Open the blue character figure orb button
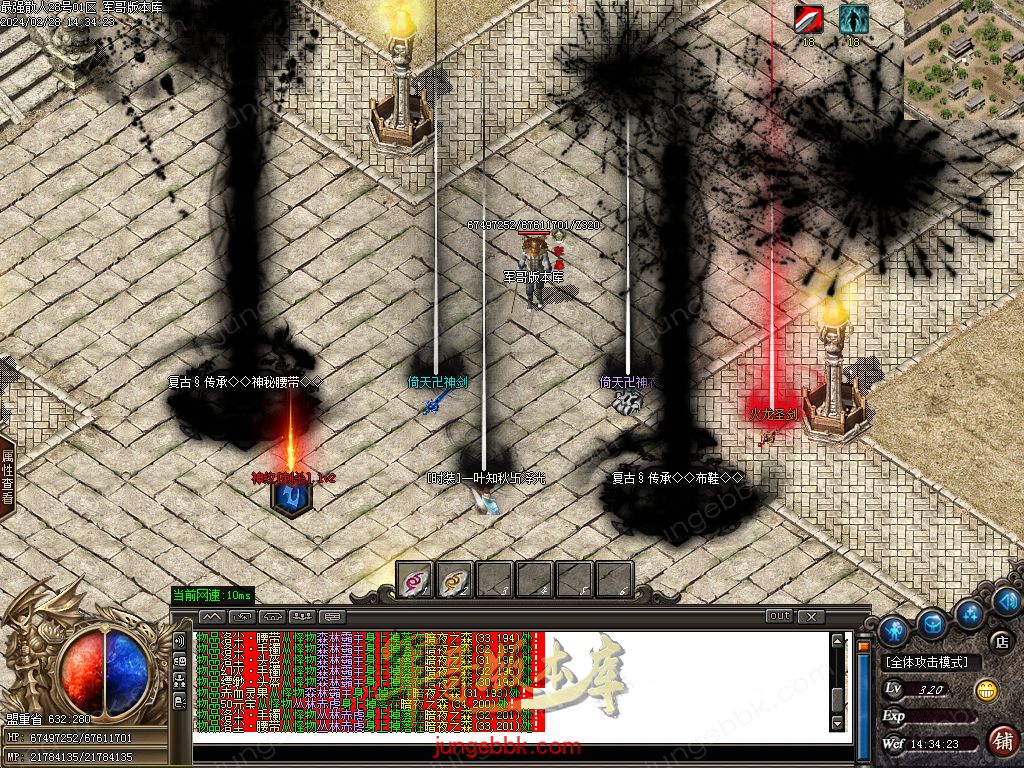 tap(893, 631)
